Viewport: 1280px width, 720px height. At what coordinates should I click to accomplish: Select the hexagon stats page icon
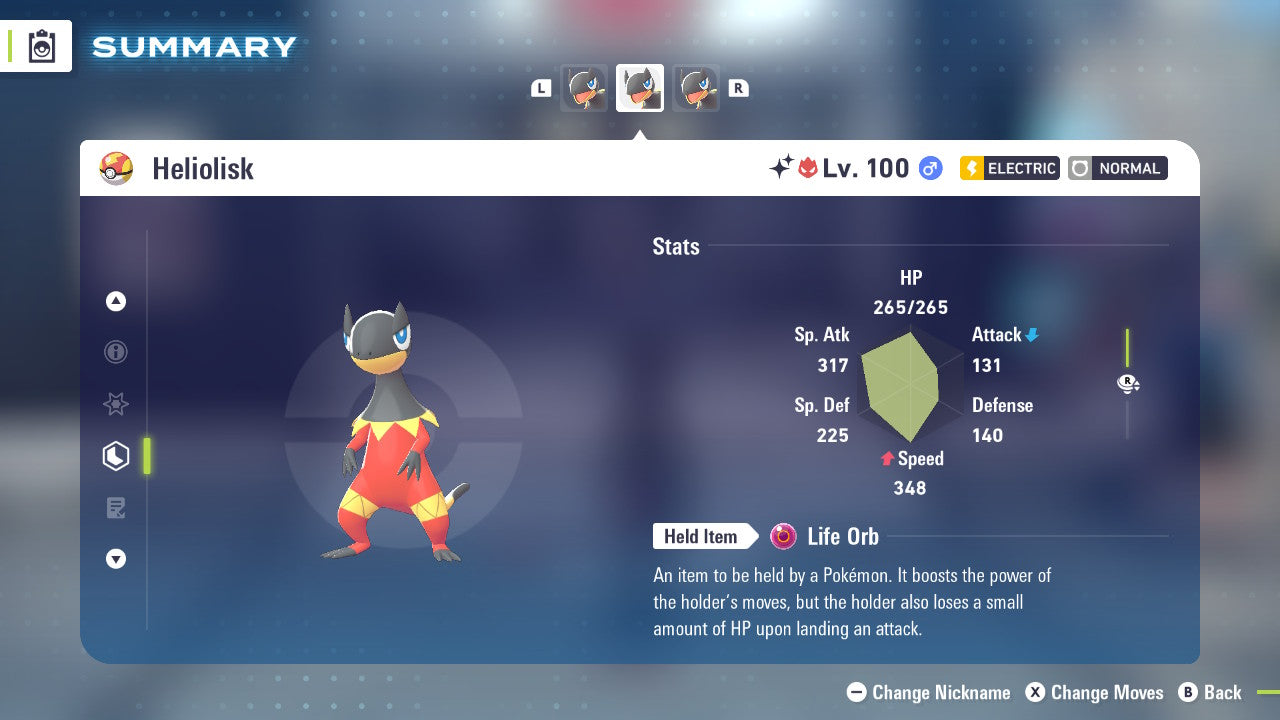(x=116, y=456)
